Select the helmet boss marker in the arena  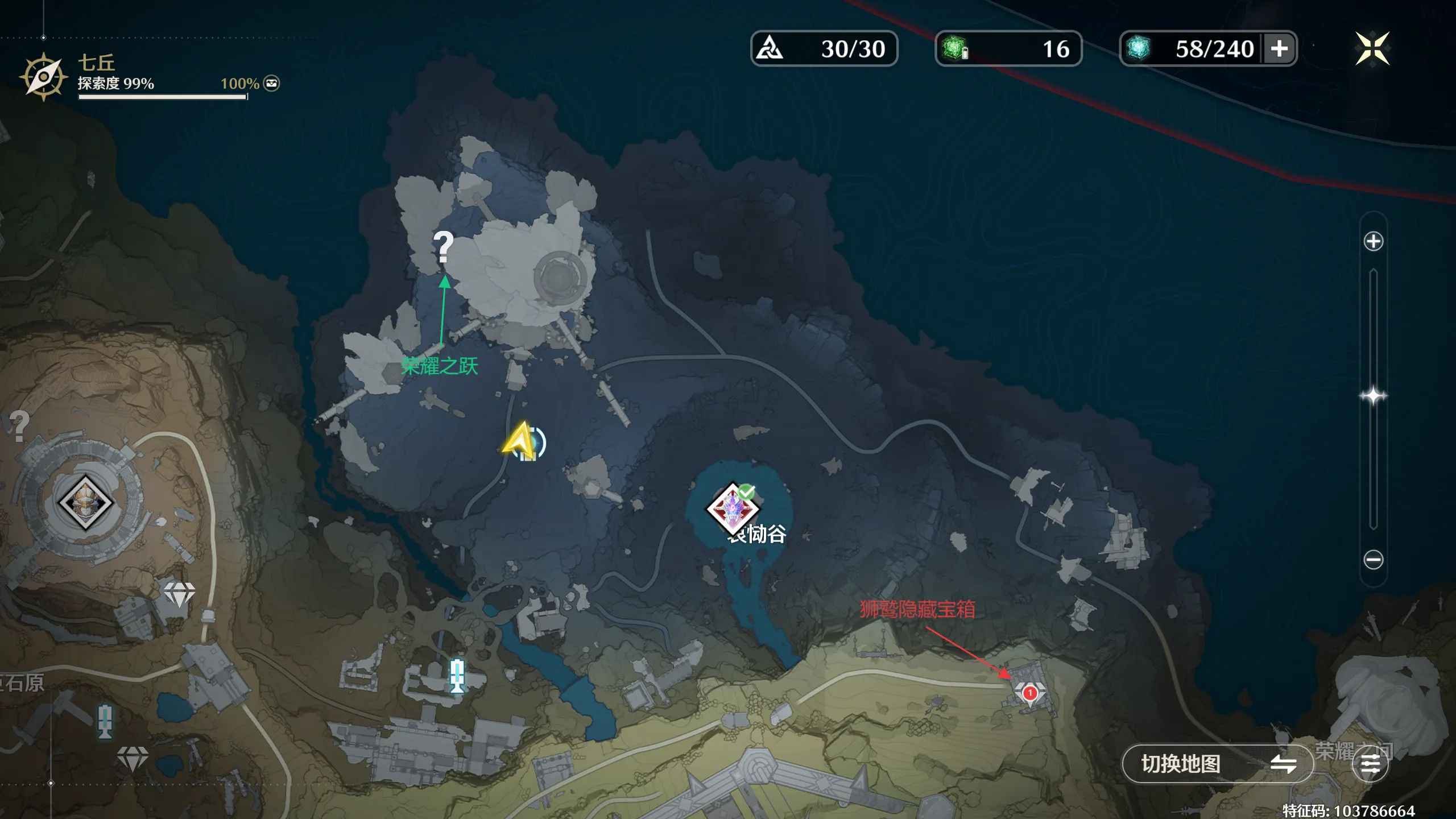coord(85,502)
